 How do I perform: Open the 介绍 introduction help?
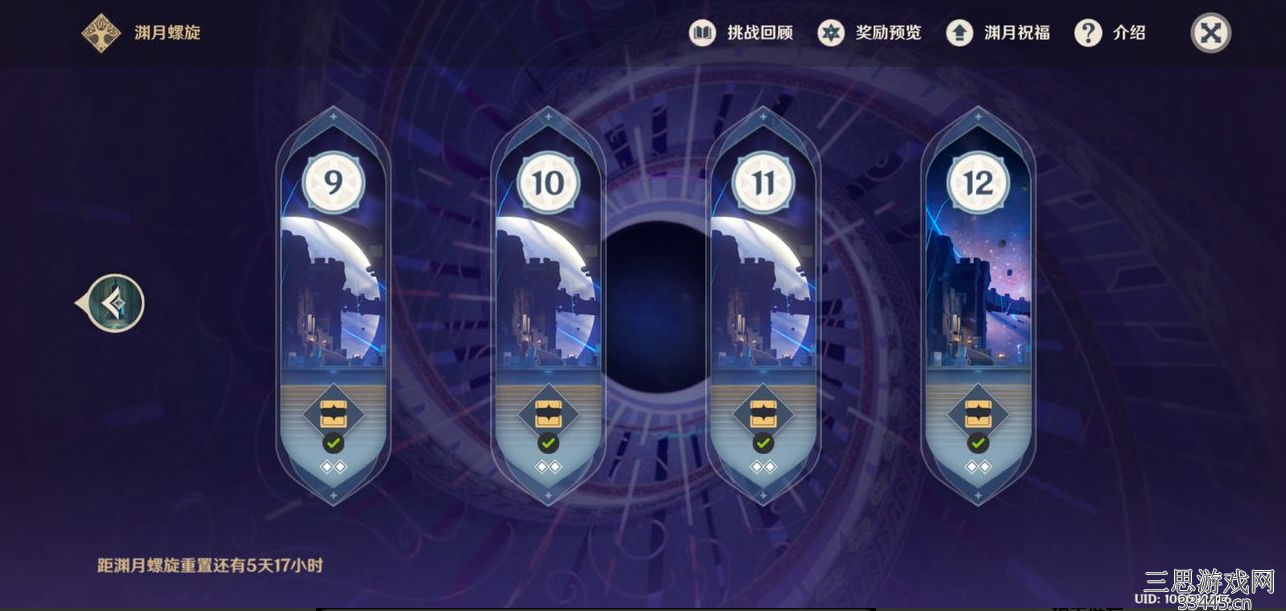tap(1110, 33)
